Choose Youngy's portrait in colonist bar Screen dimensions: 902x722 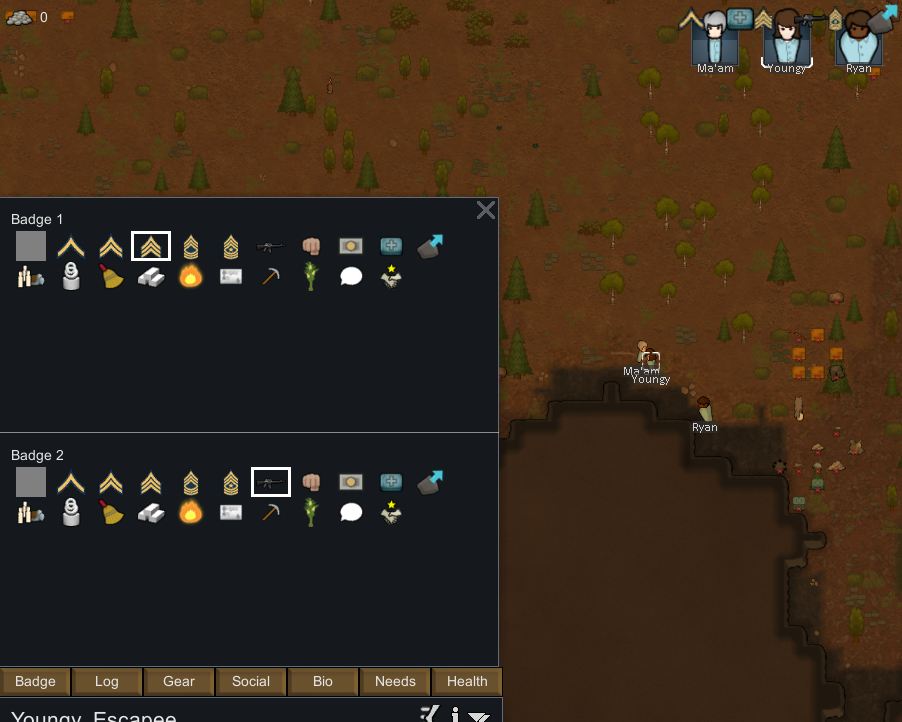pos(787,40)
